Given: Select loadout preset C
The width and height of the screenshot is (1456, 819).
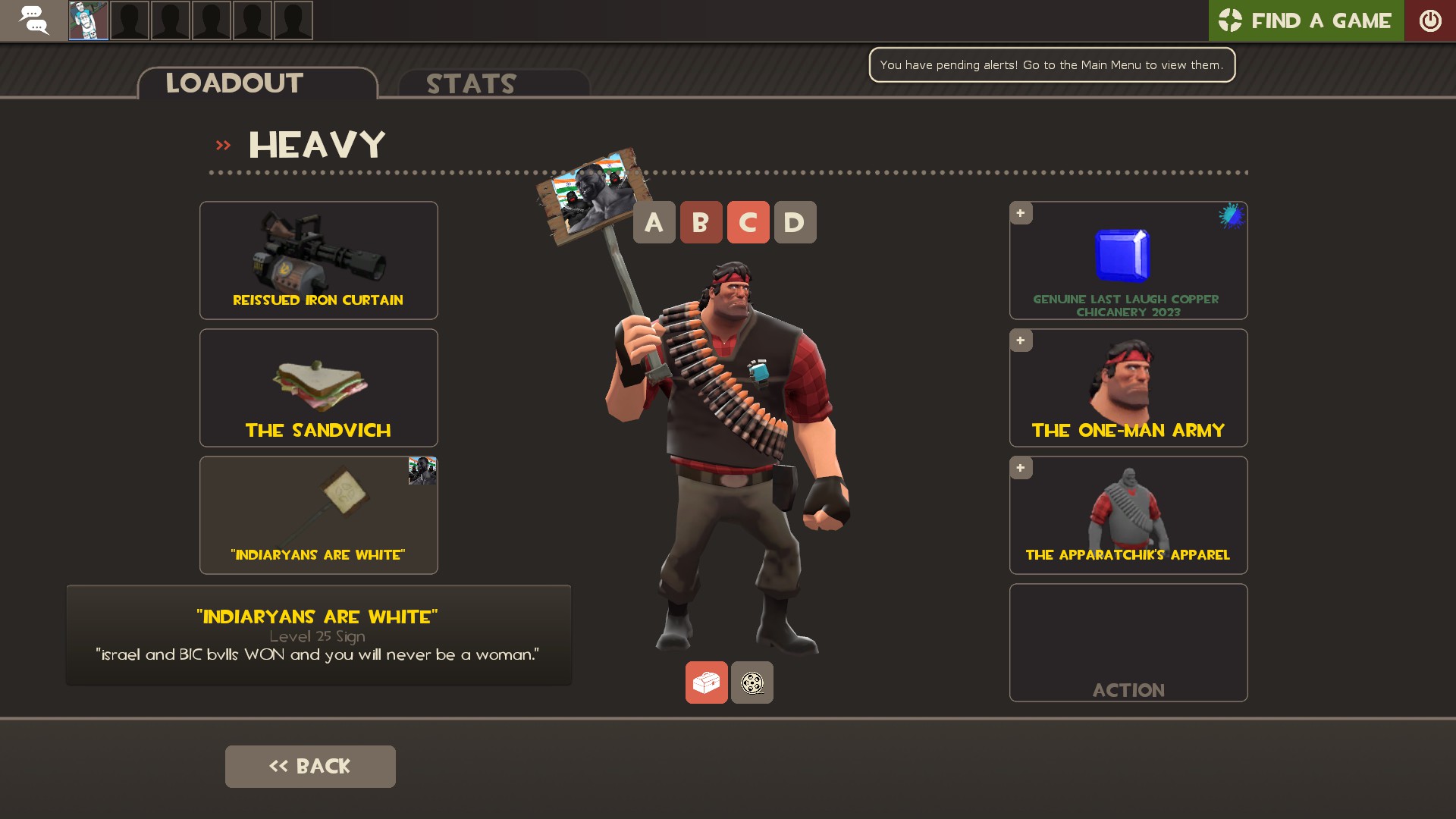Looking at the screenshot, I should point(748,222).
